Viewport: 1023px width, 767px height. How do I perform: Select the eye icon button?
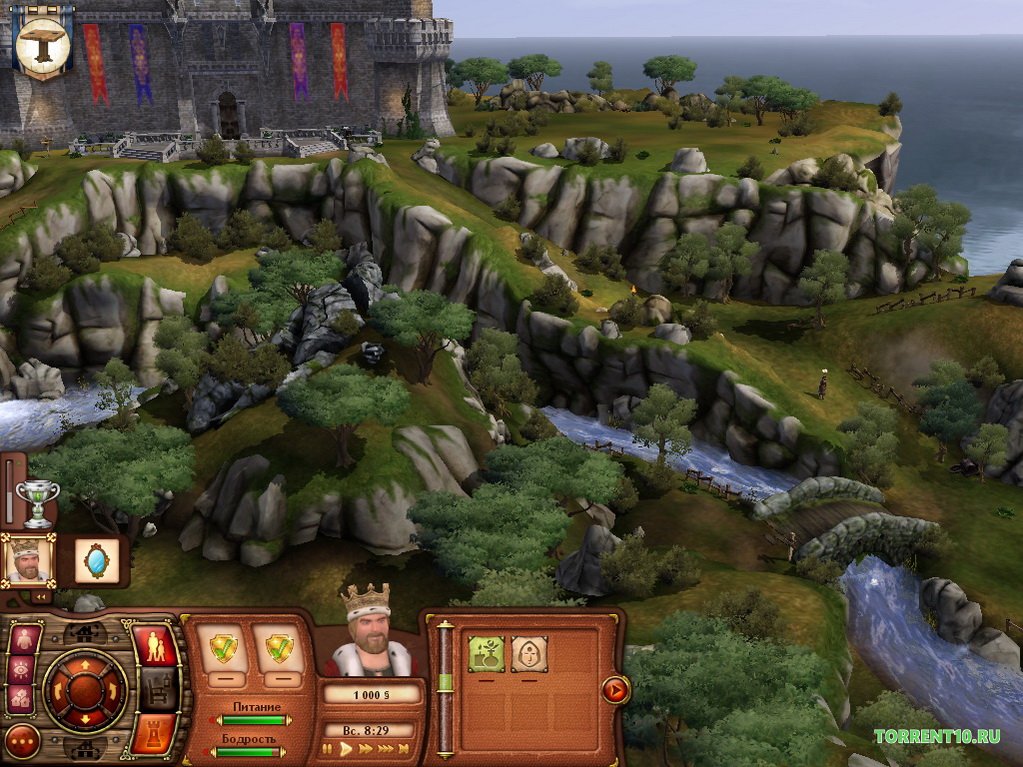click(x=21, y=669)
